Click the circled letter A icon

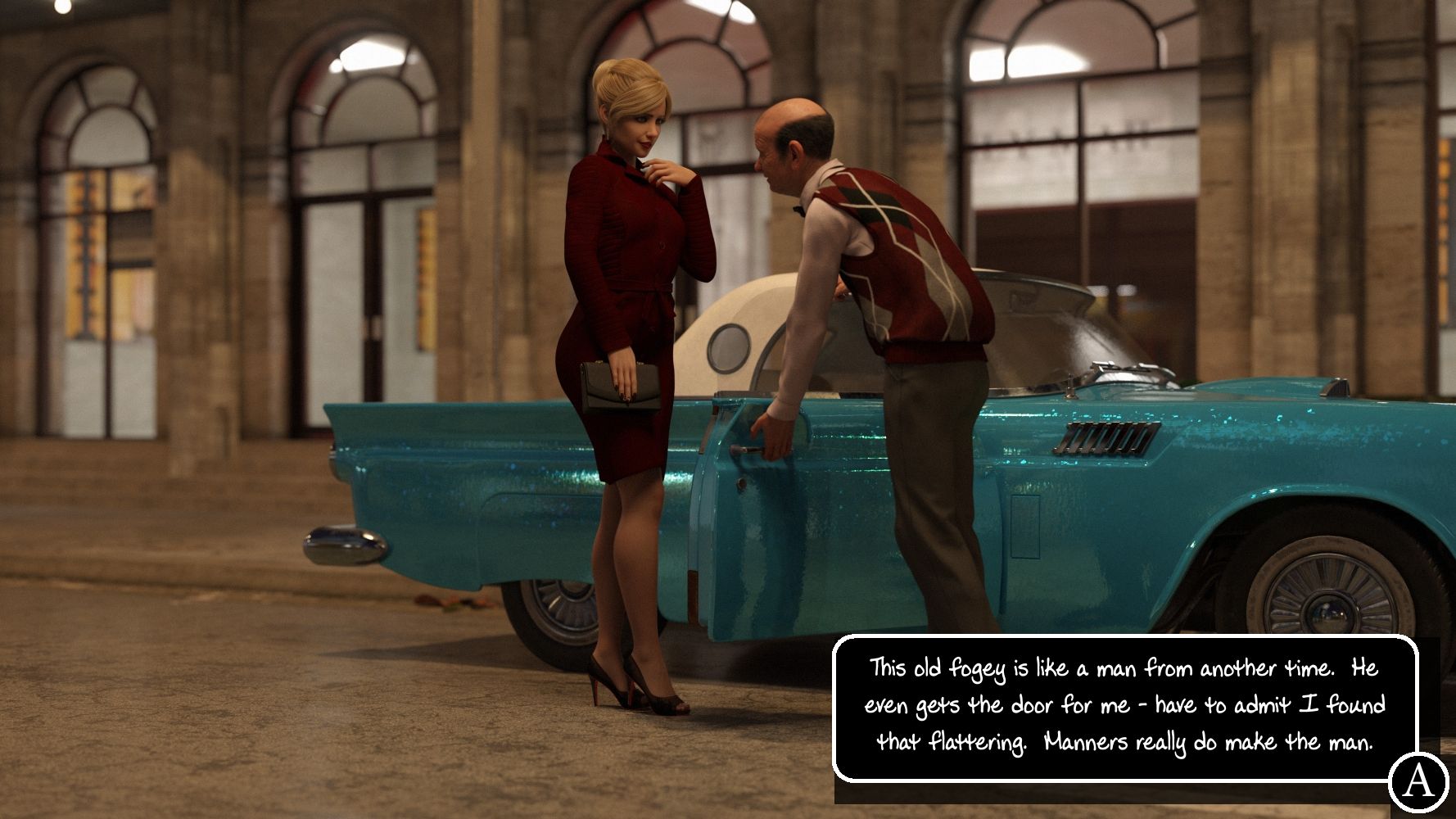click(1418, 782)
